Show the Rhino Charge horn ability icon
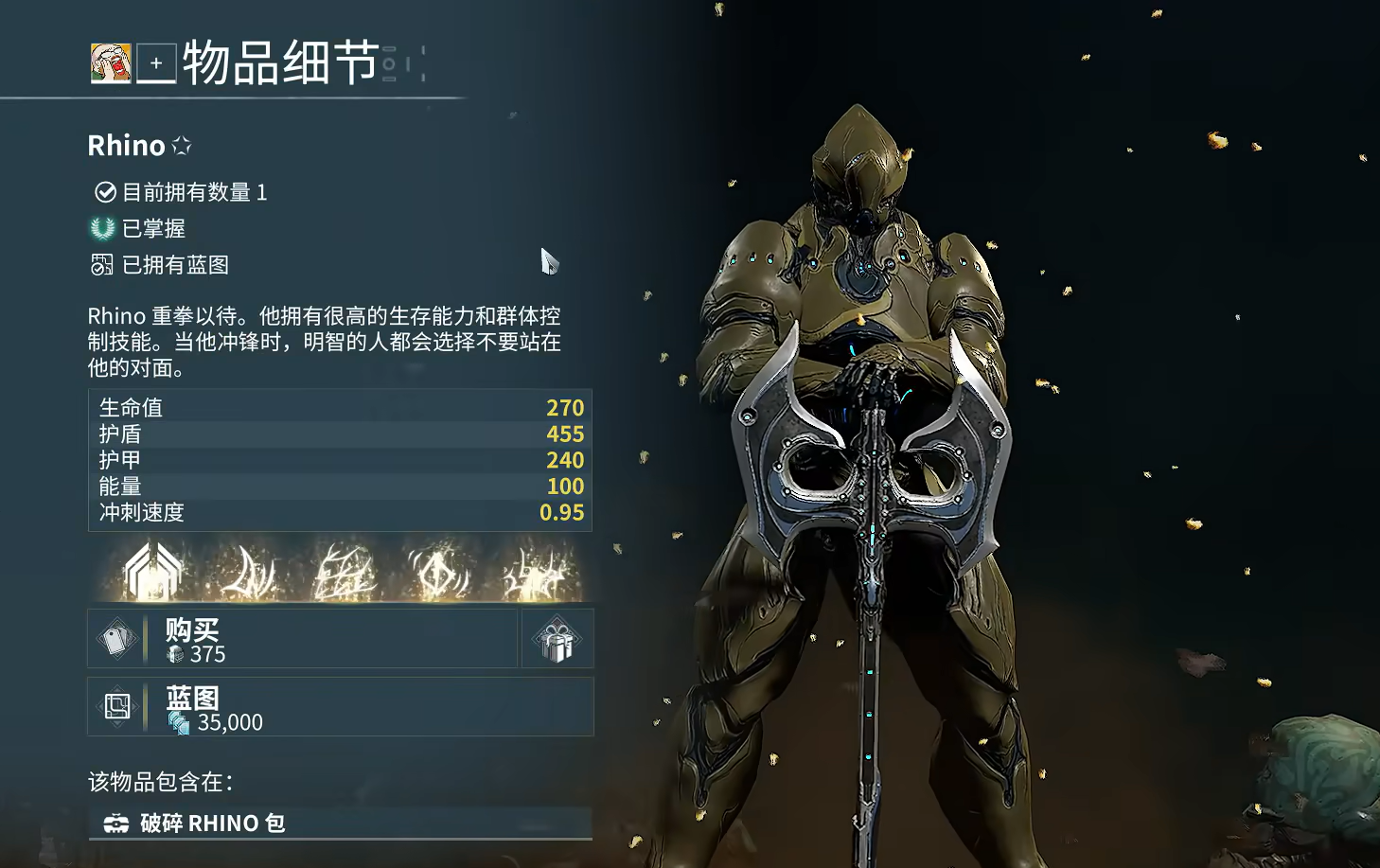The width and height of the screenshot is (1380, 868). point(248,573)
